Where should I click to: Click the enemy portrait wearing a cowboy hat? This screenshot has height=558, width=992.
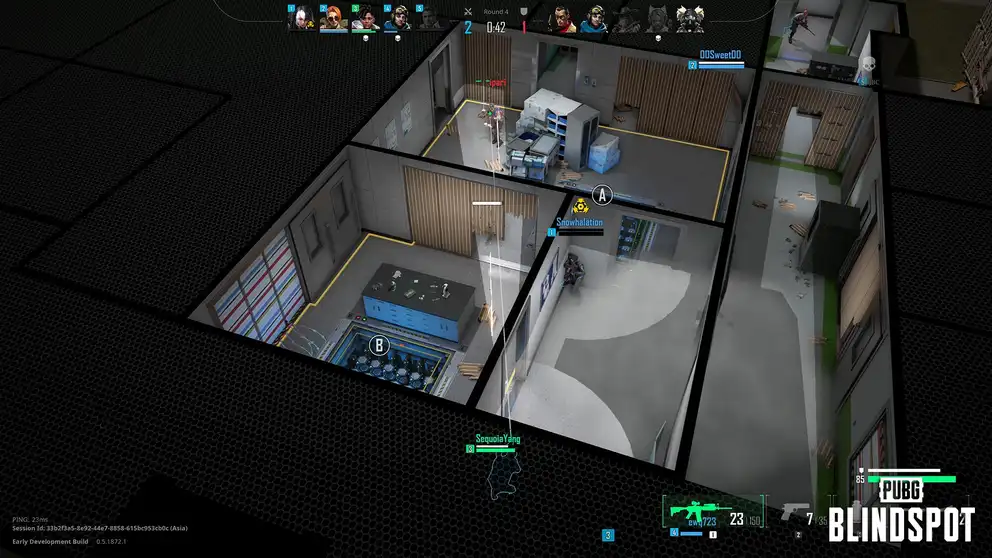coord(626,17)
